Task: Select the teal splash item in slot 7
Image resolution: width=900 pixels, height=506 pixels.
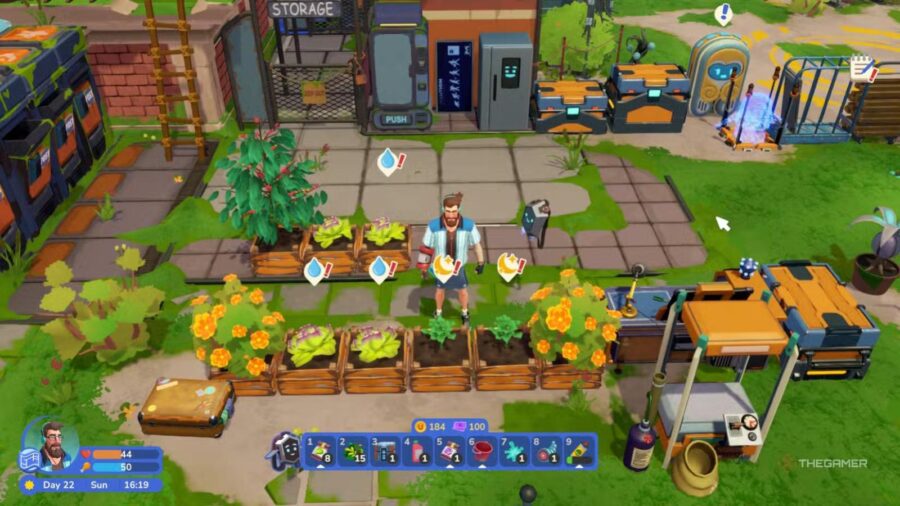Action: [514, 451]
